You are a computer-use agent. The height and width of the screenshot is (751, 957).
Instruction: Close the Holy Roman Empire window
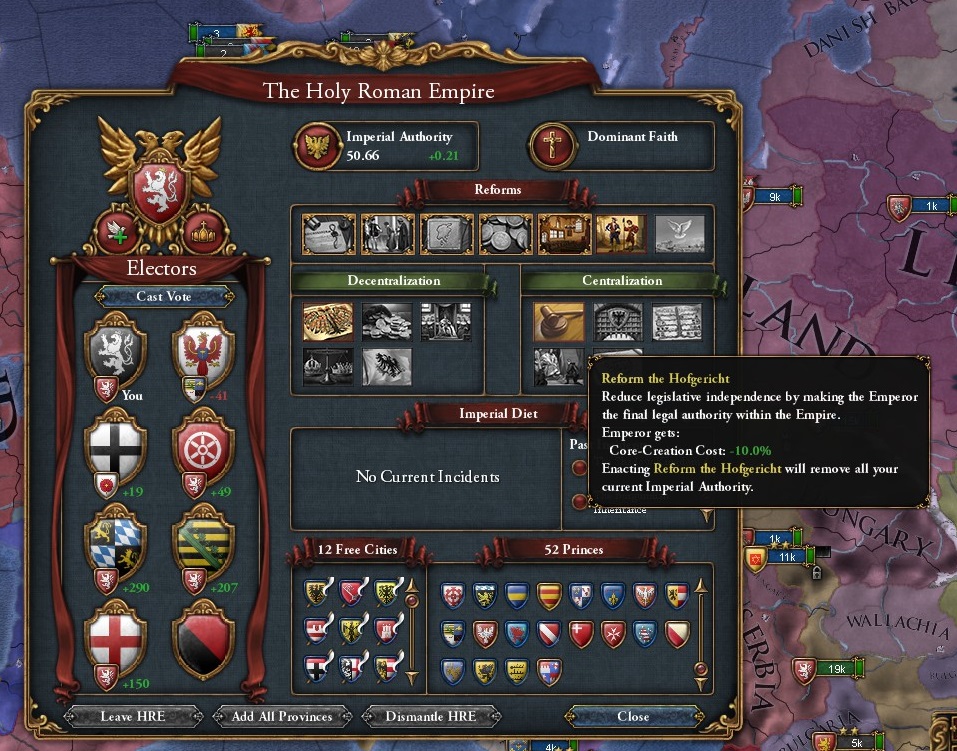pos(633,716)
